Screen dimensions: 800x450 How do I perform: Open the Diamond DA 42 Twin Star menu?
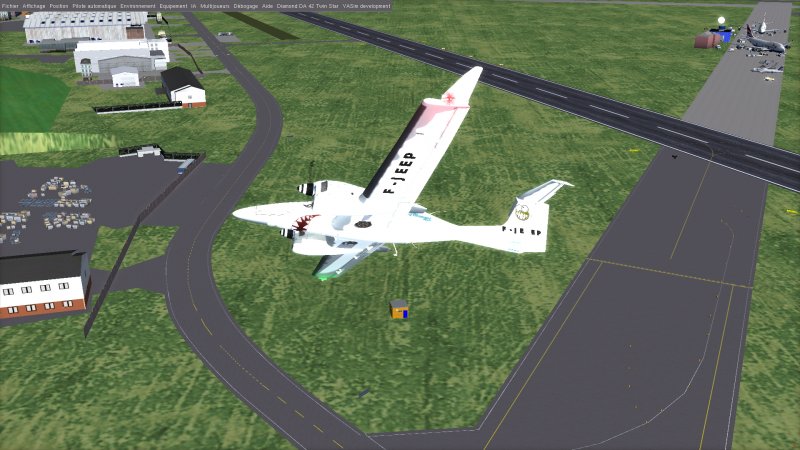pyautogui.click(x=307, y=5)
